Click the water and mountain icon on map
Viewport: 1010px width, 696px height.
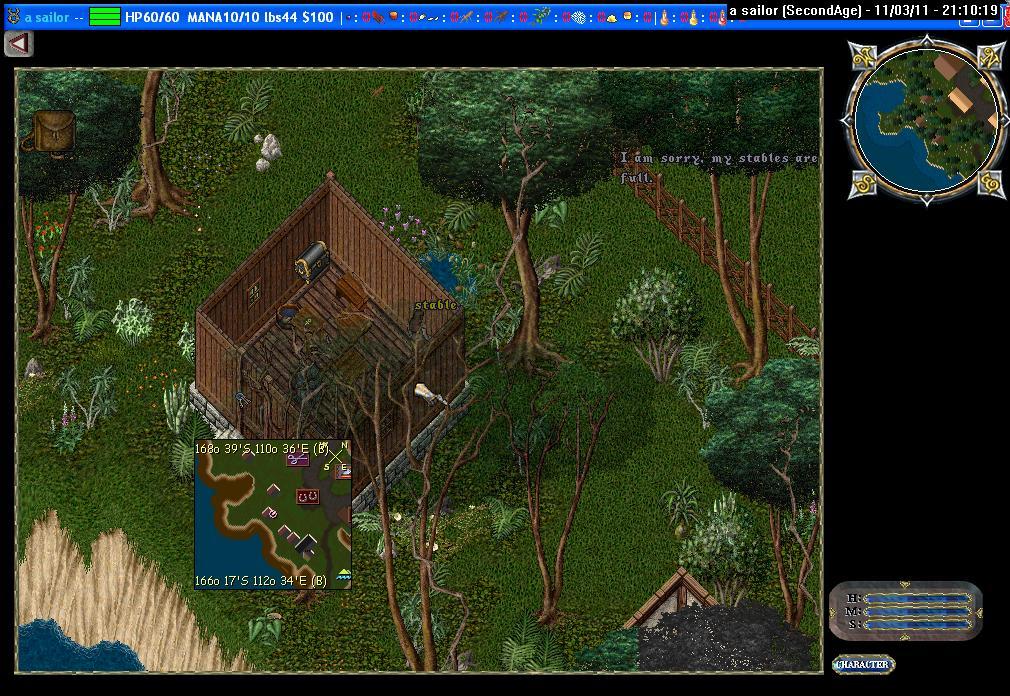[x=344, y=574]
